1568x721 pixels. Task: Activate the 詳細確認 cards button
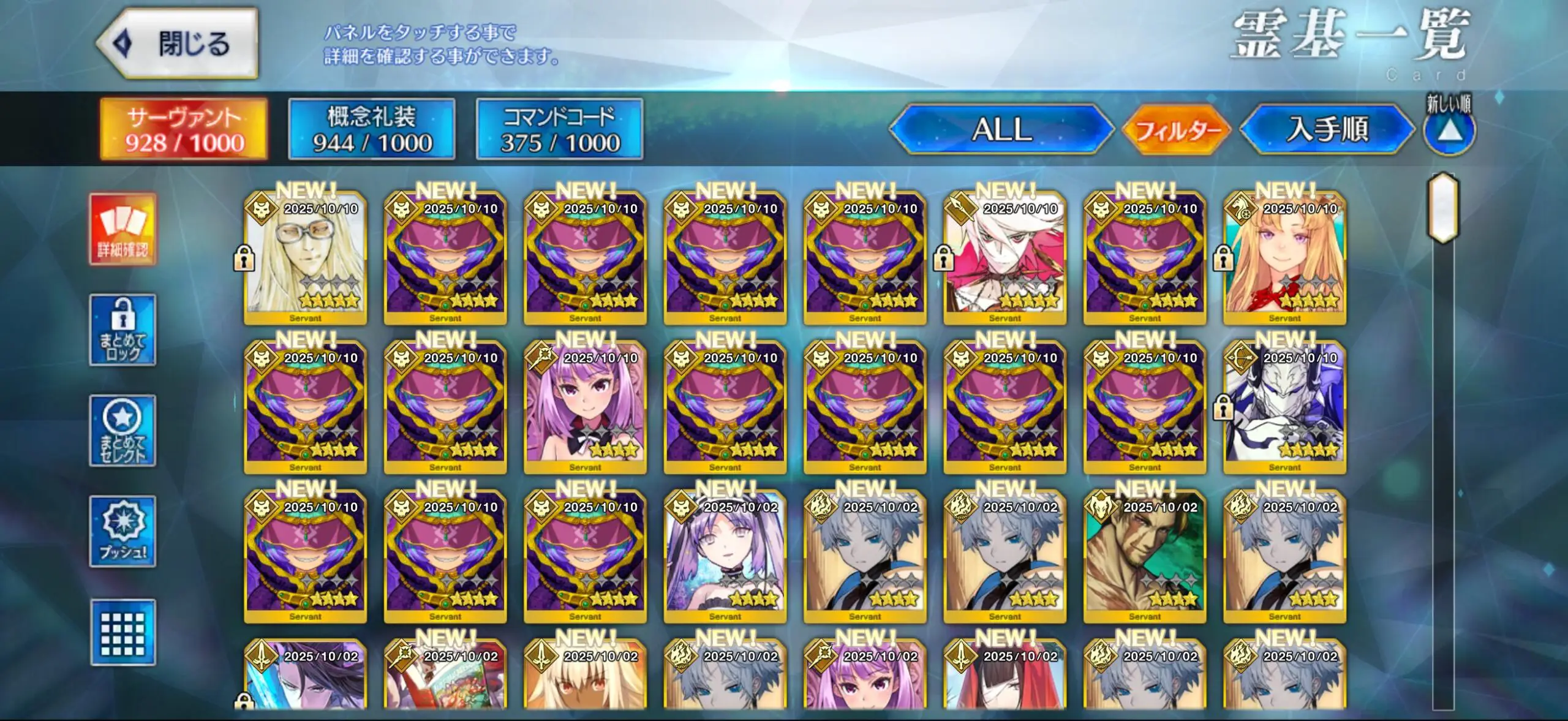123,229
